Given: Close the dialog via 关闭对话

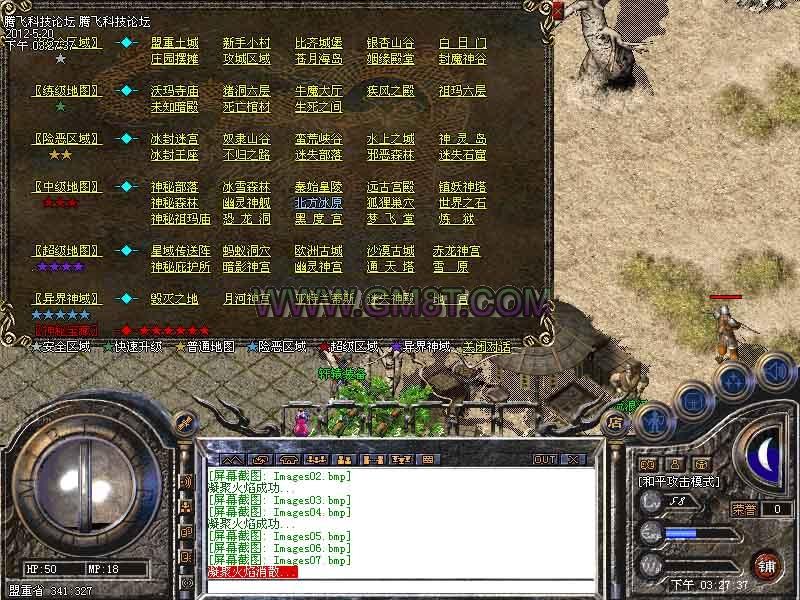Looking at the screenshot, I should [x=486, y=347].
